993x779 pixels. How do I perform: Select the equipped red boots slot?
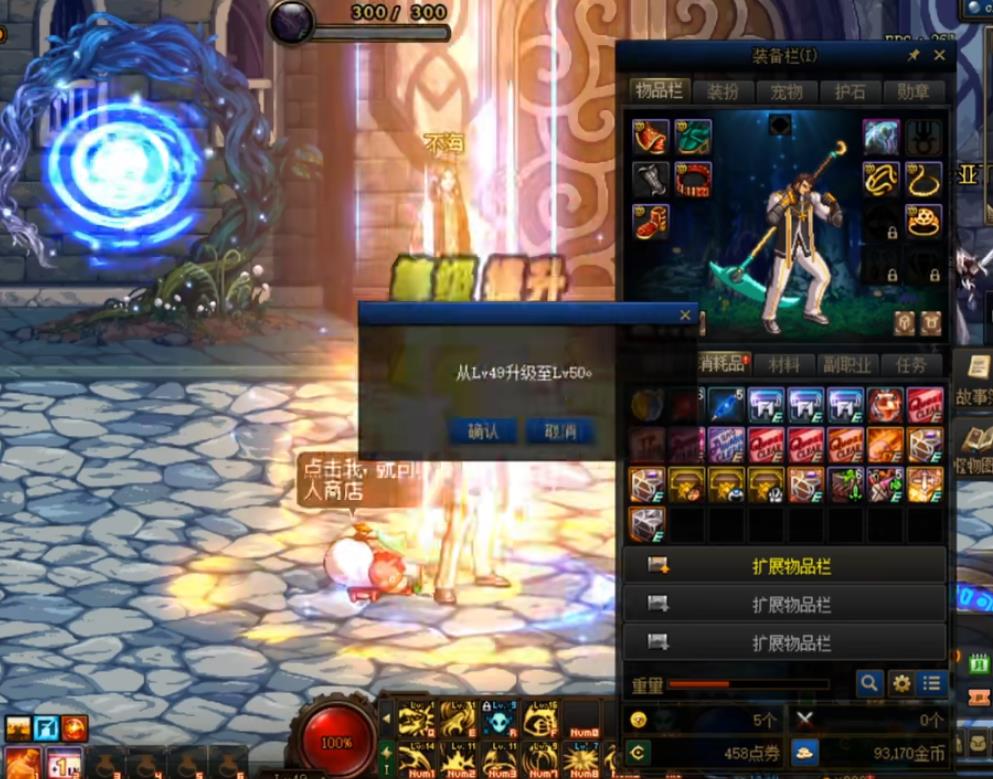pyautogui.click(x=651, y=221)
